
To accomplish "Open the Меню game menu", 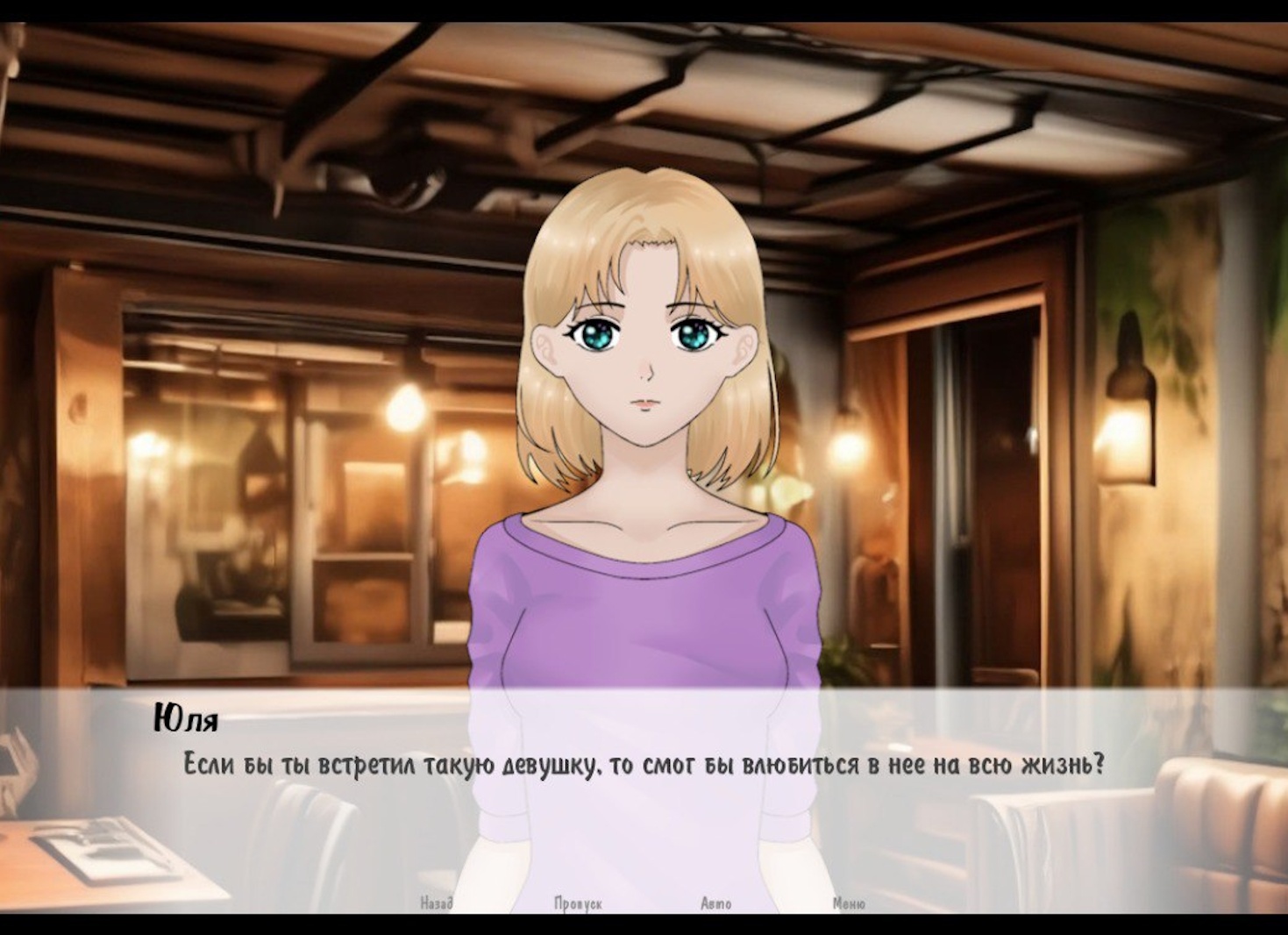I will [x=848, y=903].
